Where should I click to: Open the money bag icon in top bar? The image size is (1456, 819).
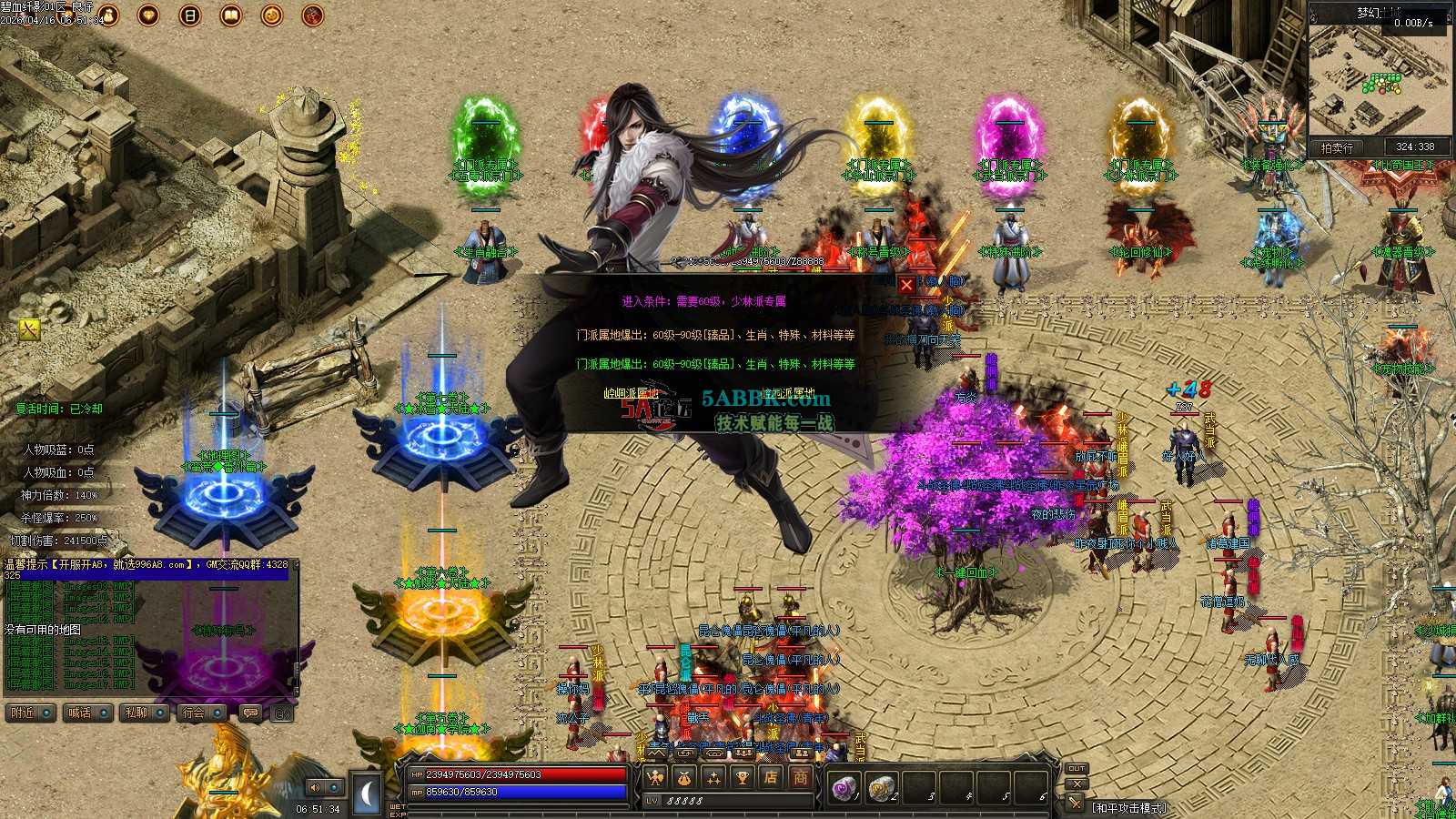pyautogui.click(x=107, y=15)
